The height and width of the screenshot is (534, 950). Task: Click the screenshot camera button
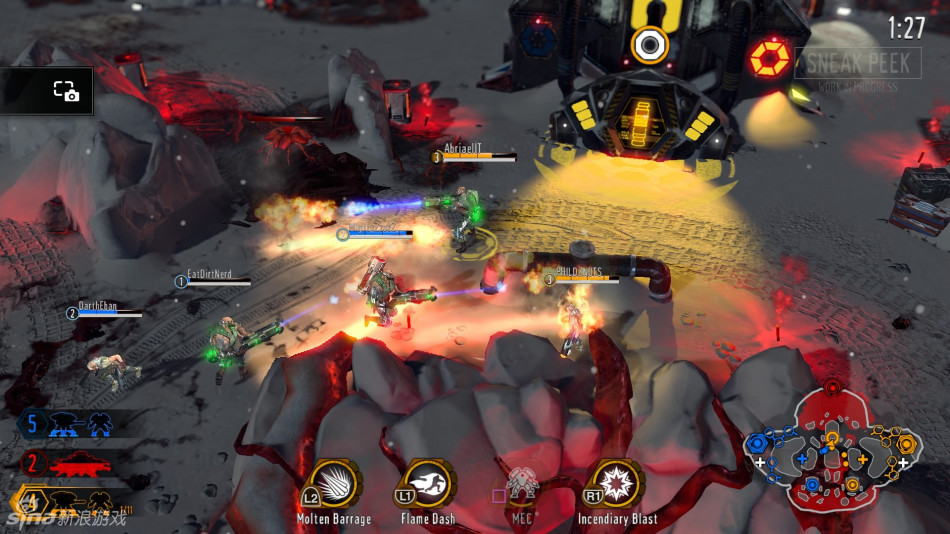66,91
